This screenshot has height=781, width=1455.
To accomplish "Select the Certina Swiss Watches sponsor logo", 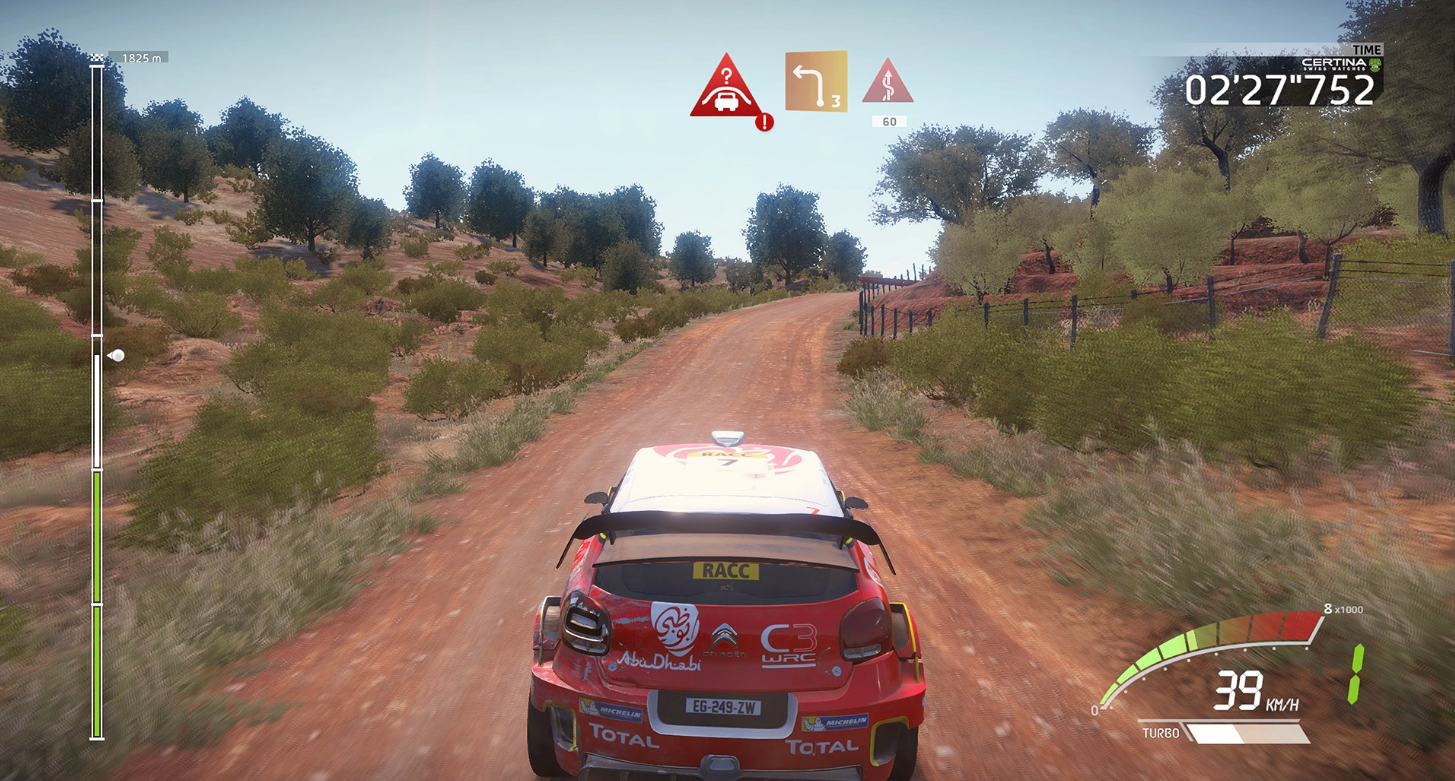I will click(1336, 63).
